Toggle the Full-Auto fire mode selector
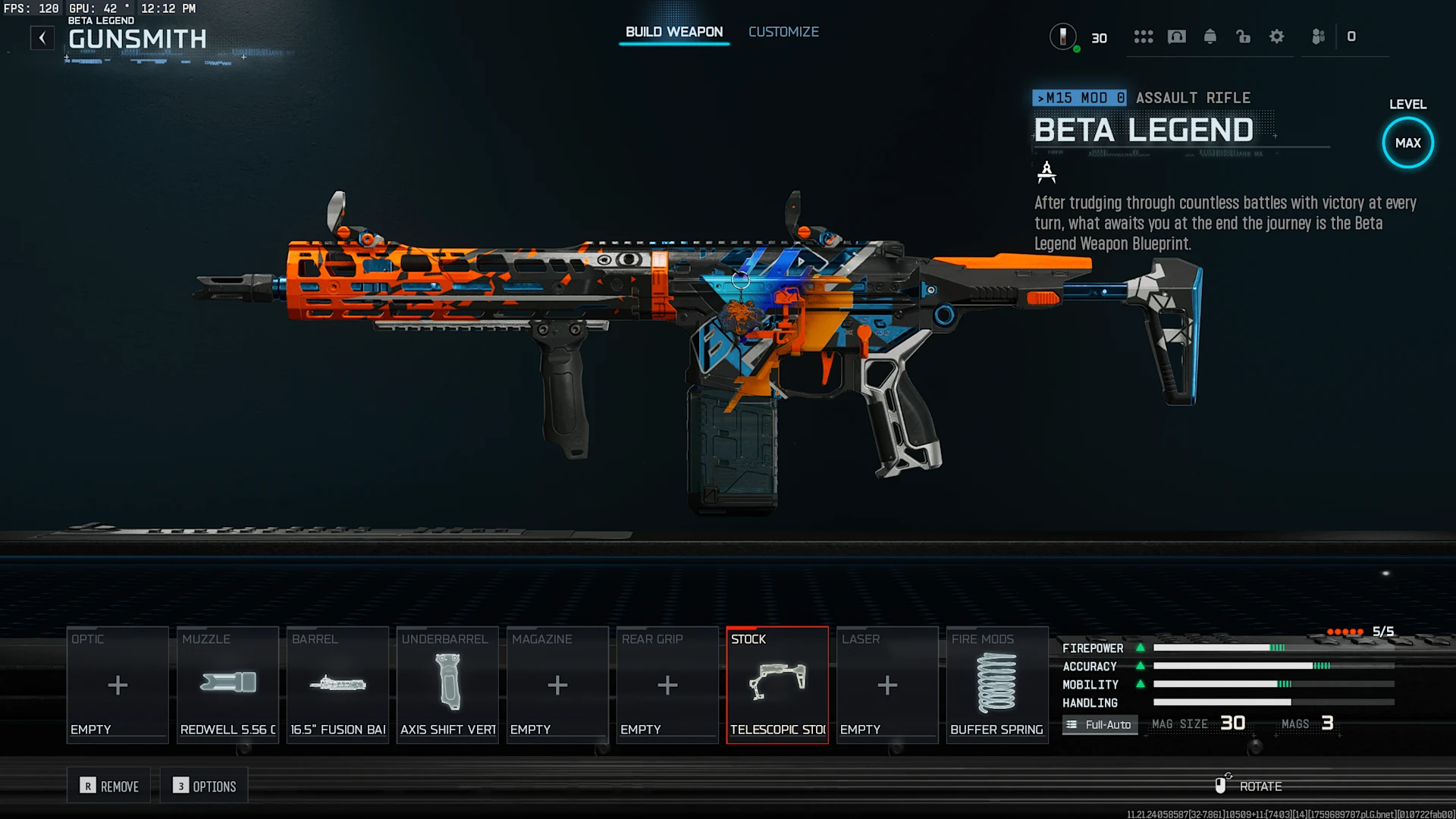Viewport: 1456px width, 819px height. point(1100,724)
